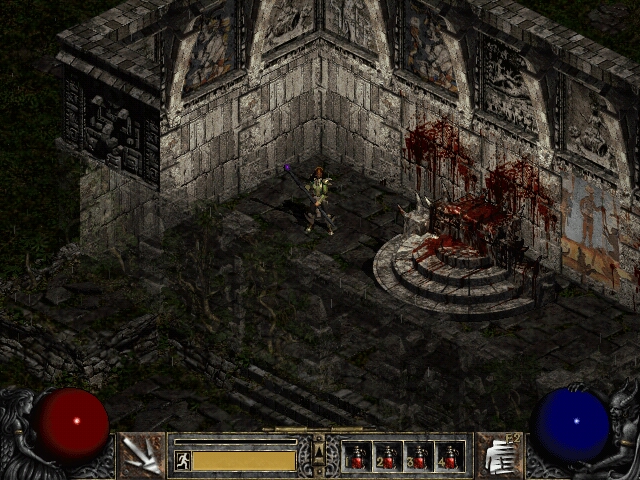Open the right-hand skill selector icon
640x480 pixels.
[x=497, y=456]
